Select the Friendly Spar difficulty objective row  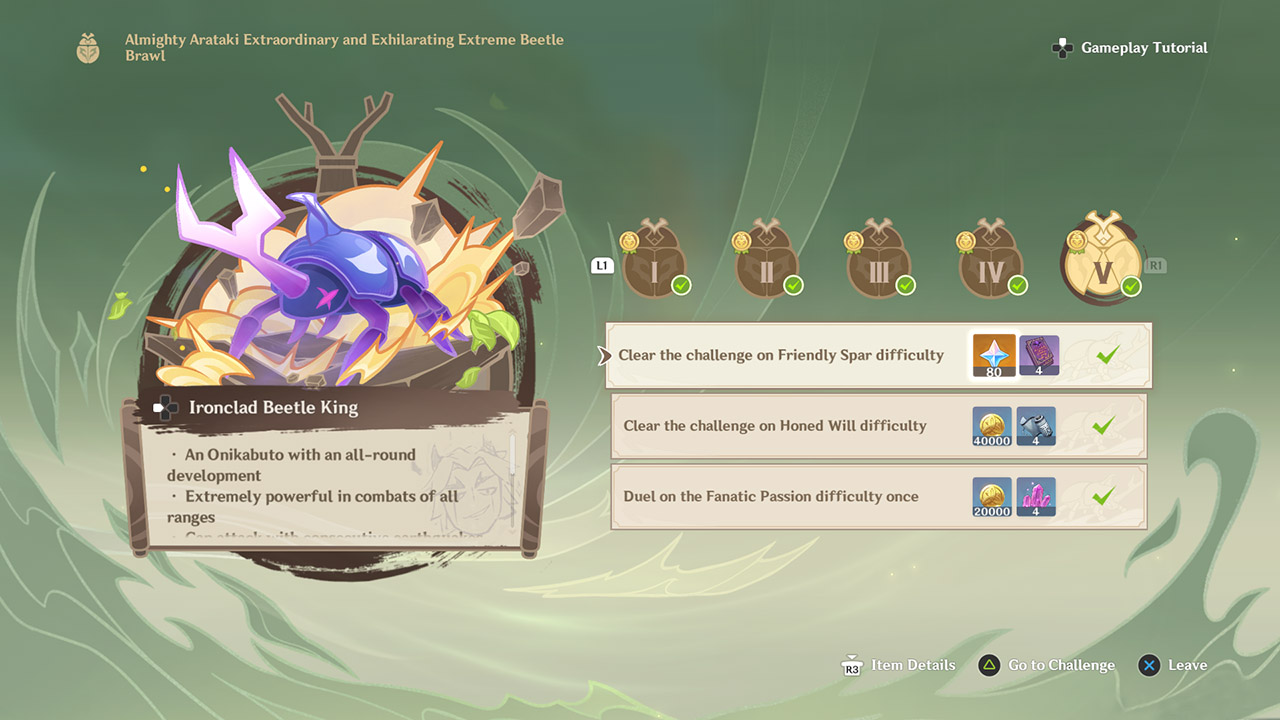(x=780, y=355)
